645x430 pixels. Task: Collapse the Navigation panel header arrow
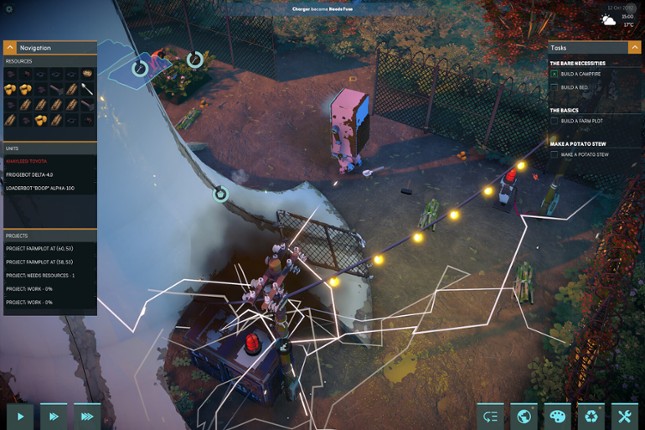[10, 47]
